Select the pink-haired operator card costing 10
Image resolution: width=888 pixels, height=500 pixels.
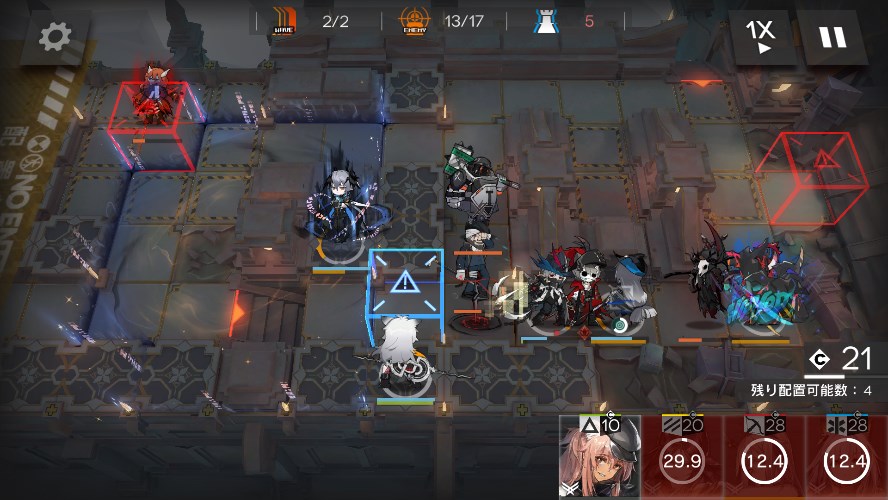point(599,458)
